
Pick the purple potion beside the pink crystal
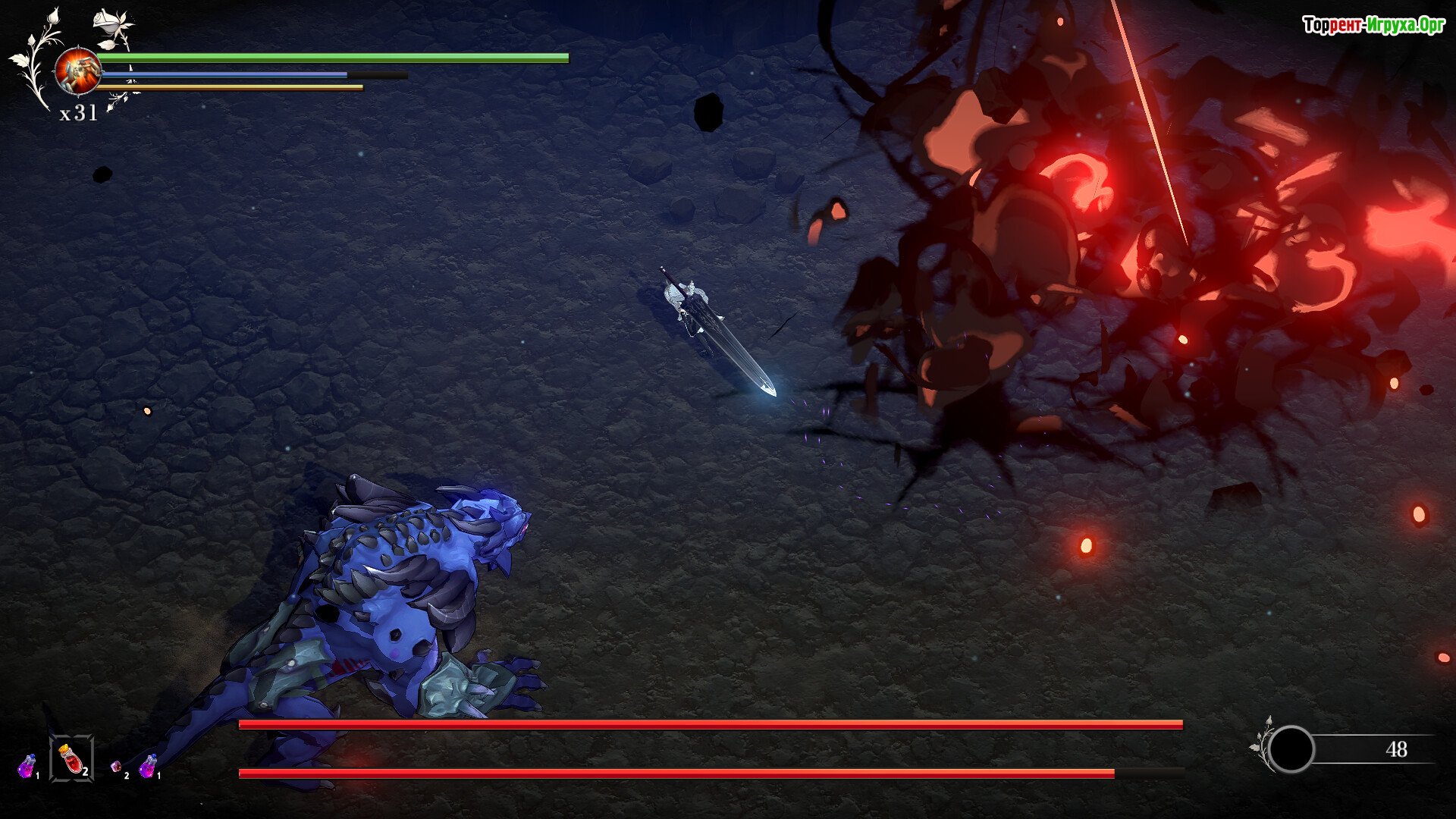tap(148, 765)
